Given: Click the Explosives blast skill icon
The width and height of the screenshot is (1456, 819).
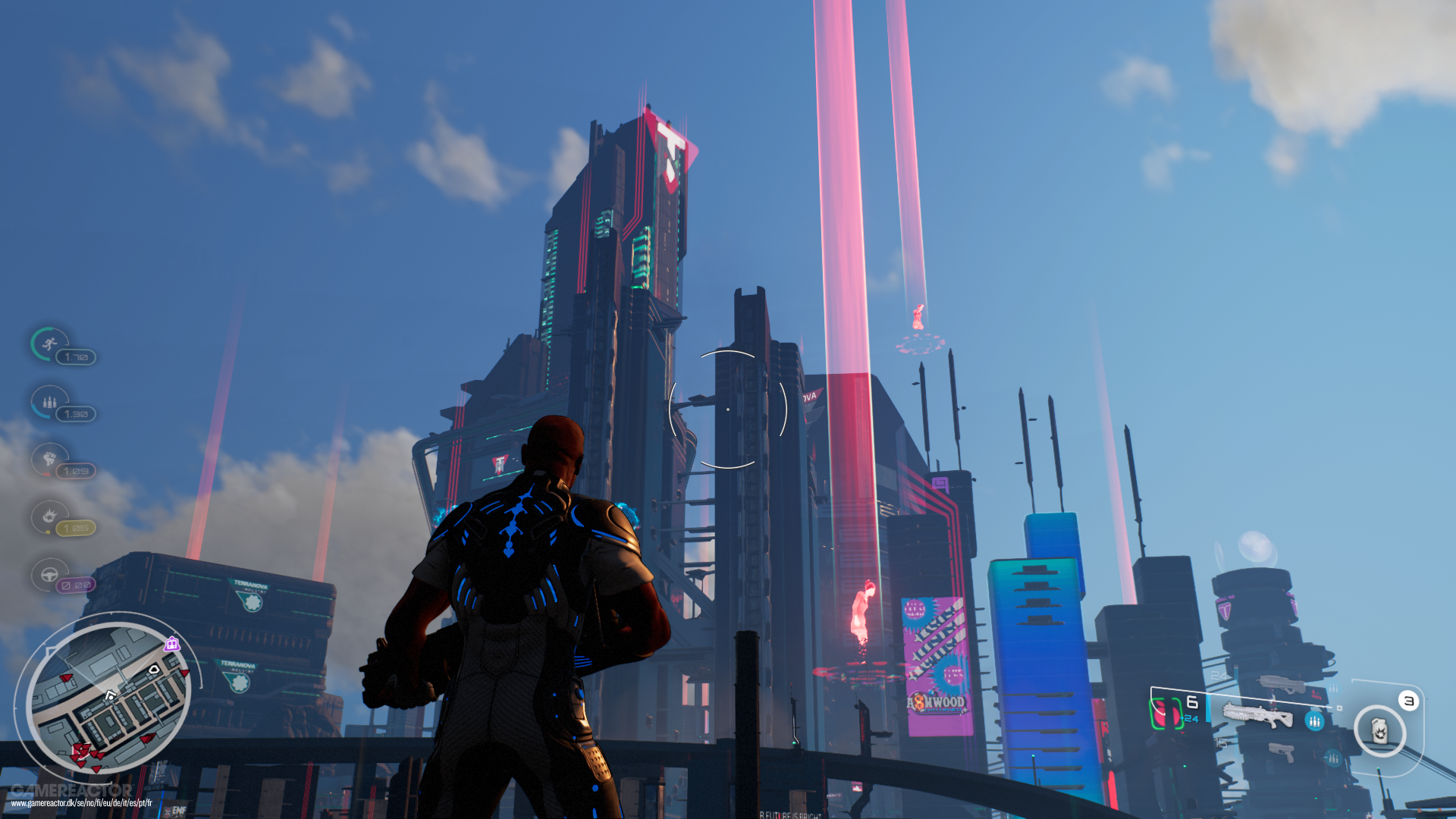Looking at the screenshot, I should pyautogui.click(x=48, y=517).
